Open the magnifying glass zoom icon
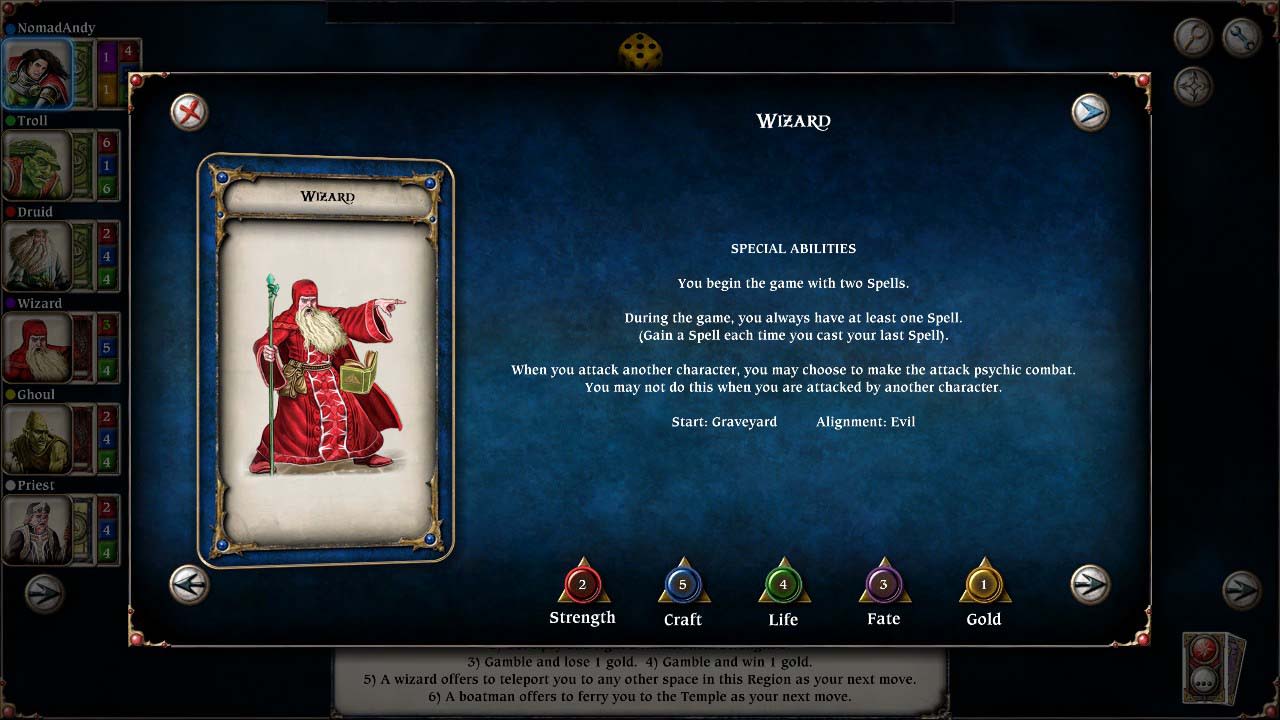This screenshot has height=720, width=1280. coord(1193,37)
